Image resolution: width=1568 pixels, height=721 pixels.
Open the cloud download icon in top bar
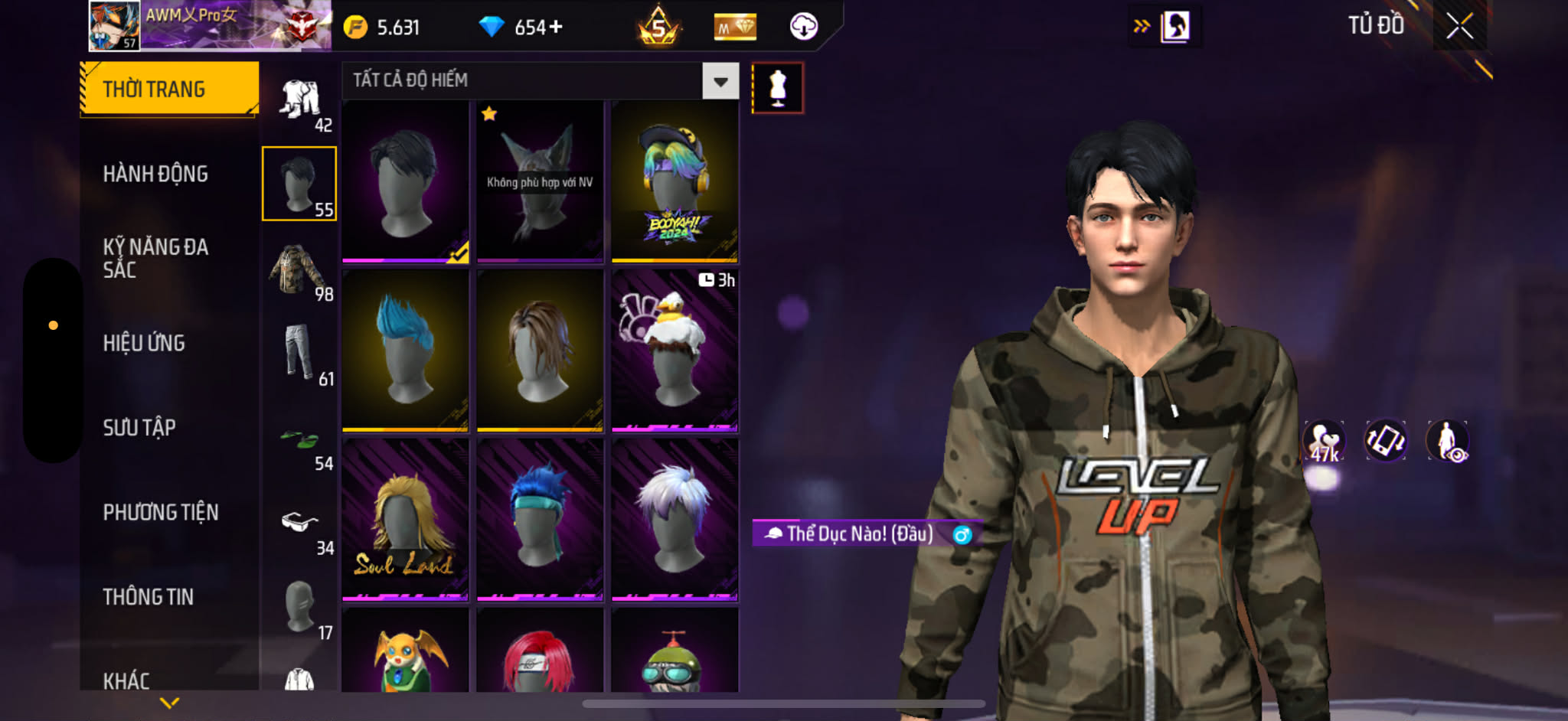[x=803, y=27]
